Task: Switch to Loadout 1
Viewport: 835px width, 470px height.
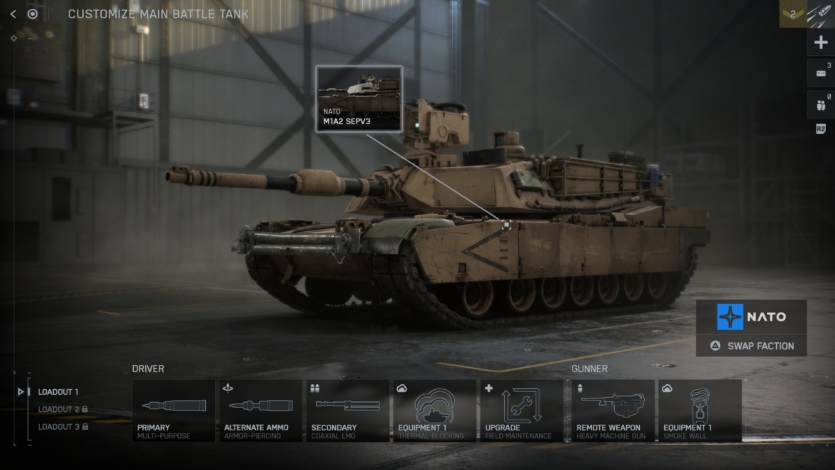Action: tap(58, 391)
